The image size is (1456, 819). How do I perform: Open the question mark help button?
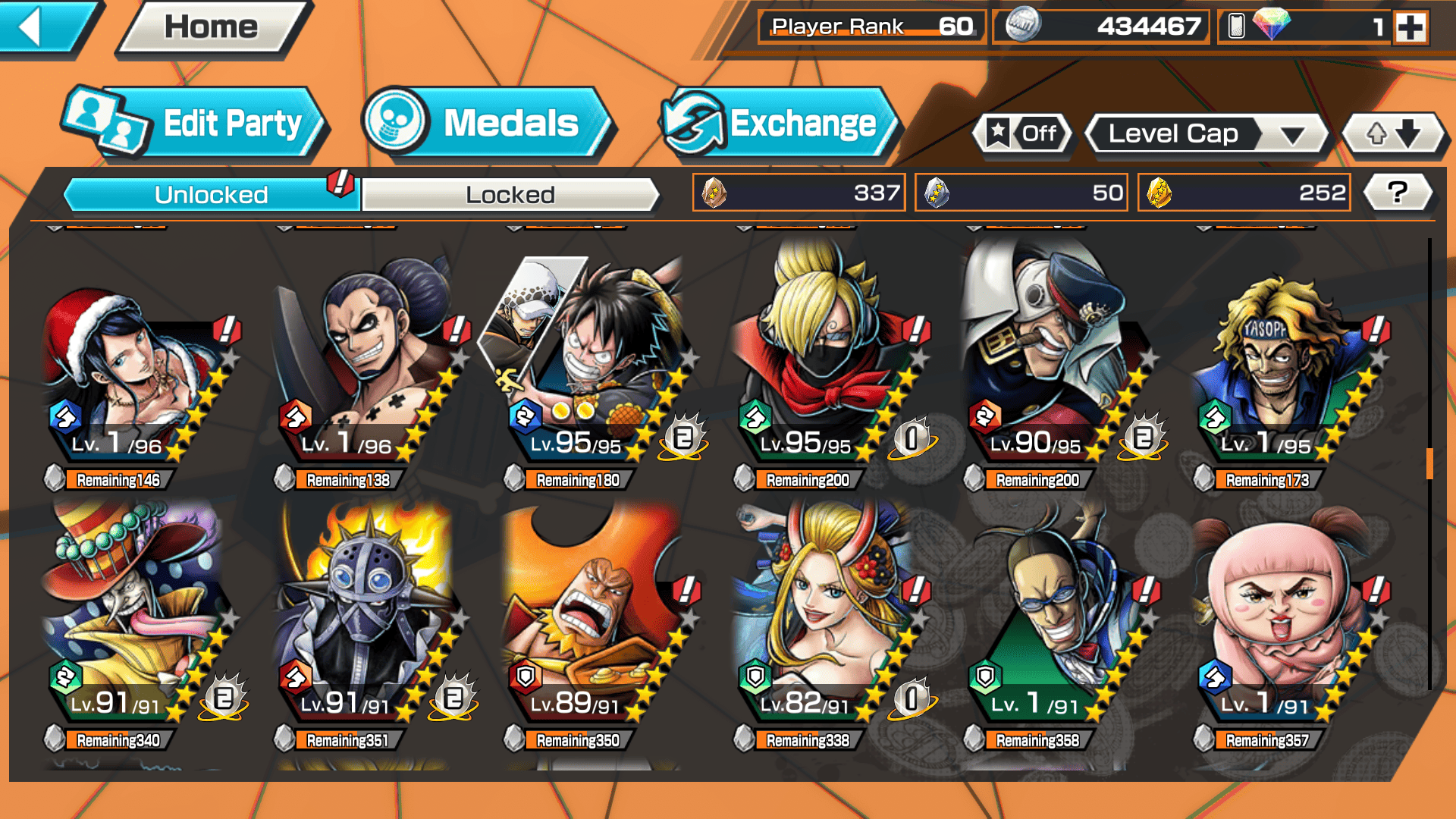[x=1397, y=193]
